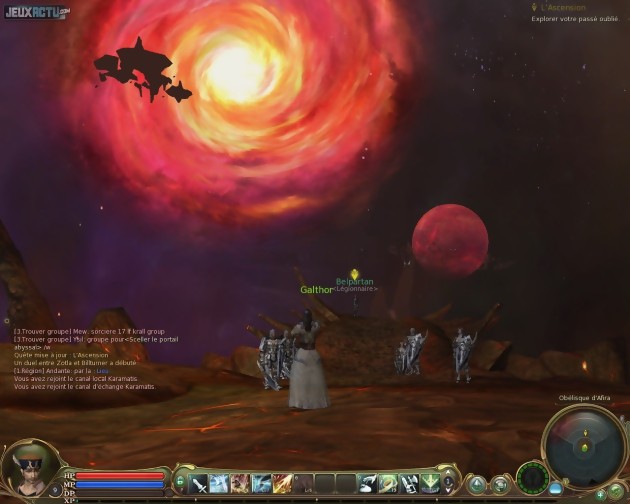Image resolution: width=630 pixels, height=504 pixels.
Task: Activate the sword attack skill slot
Action: pyautogui.click(x=199, y=484)
